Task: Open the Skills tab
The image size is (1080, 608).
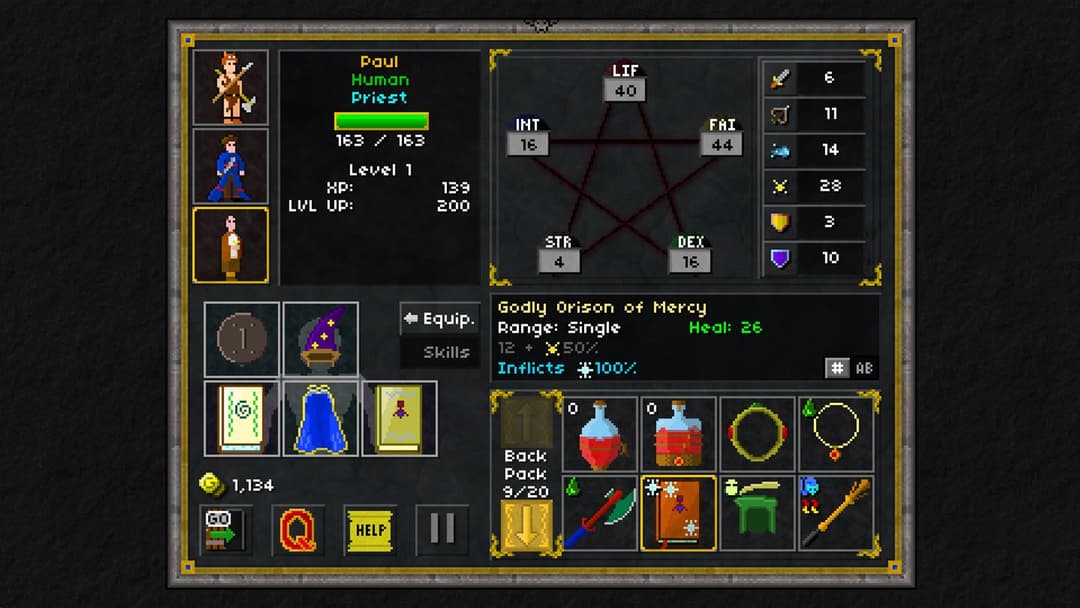Action: 439,352
